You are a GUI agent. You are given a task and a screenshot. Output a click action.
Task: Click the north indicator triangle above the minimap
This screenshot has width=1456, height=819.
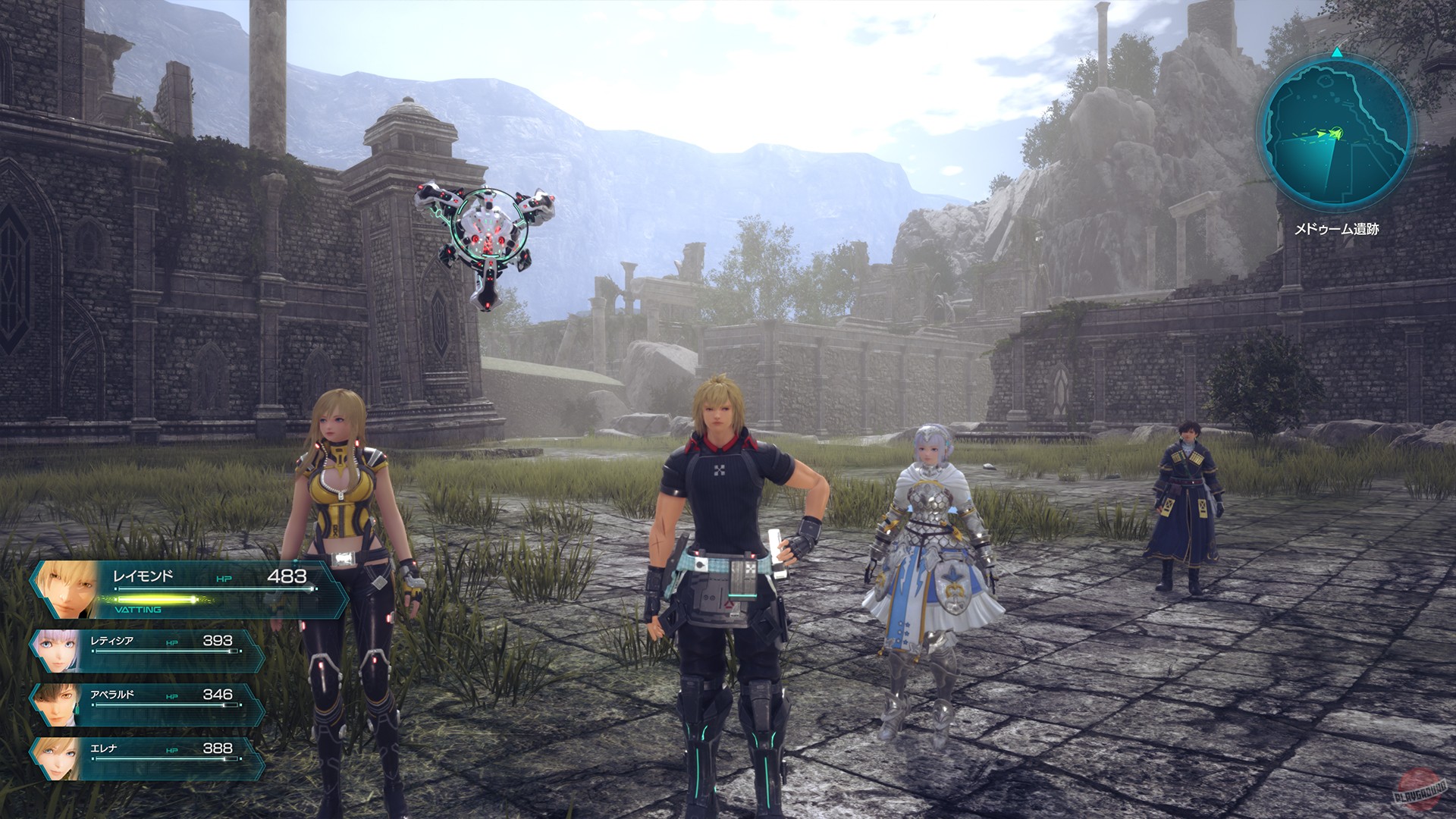point(1336,53)
